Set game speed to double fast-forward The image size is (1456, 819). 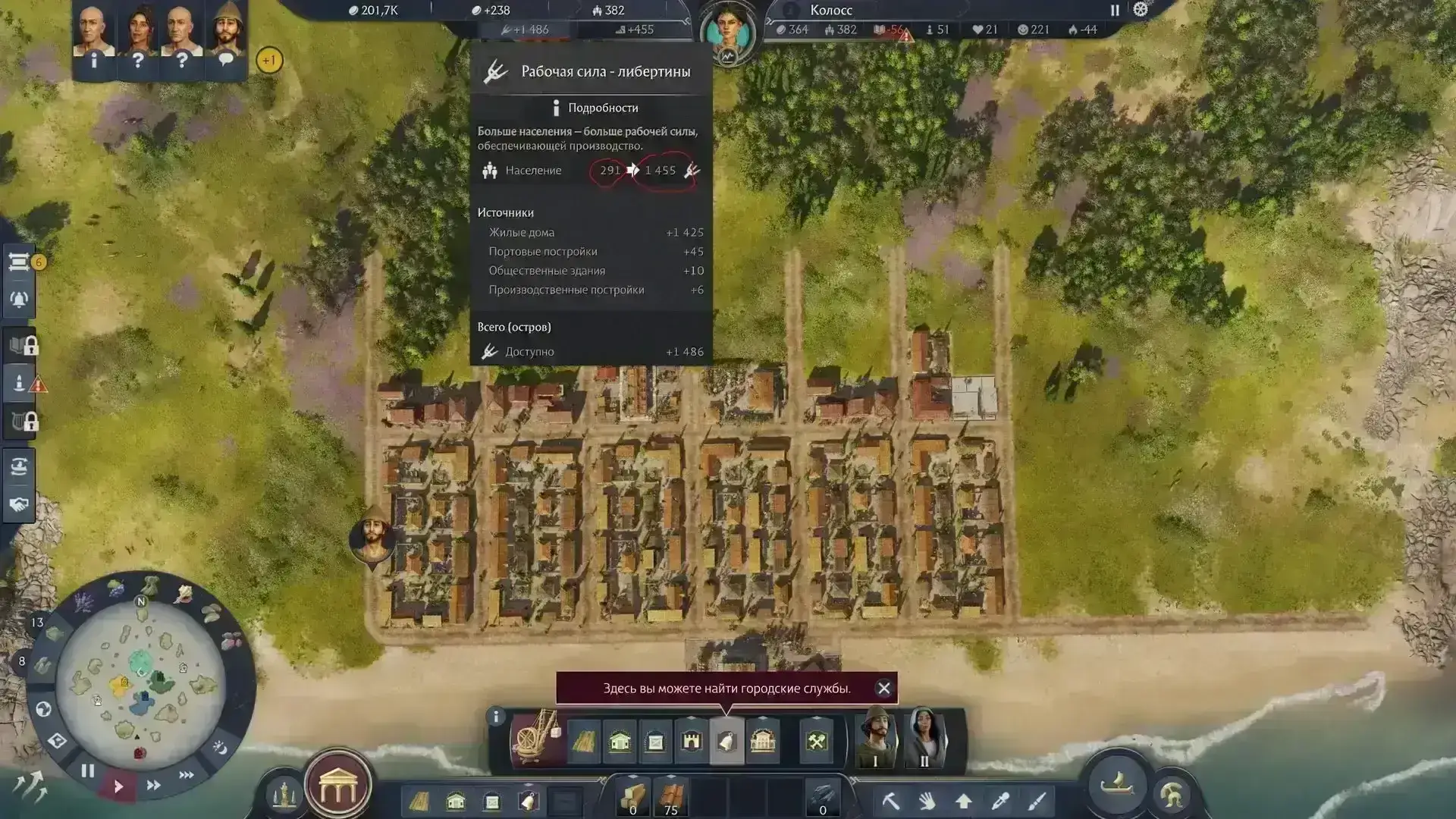pyautogui.click(x=153, y=785)
